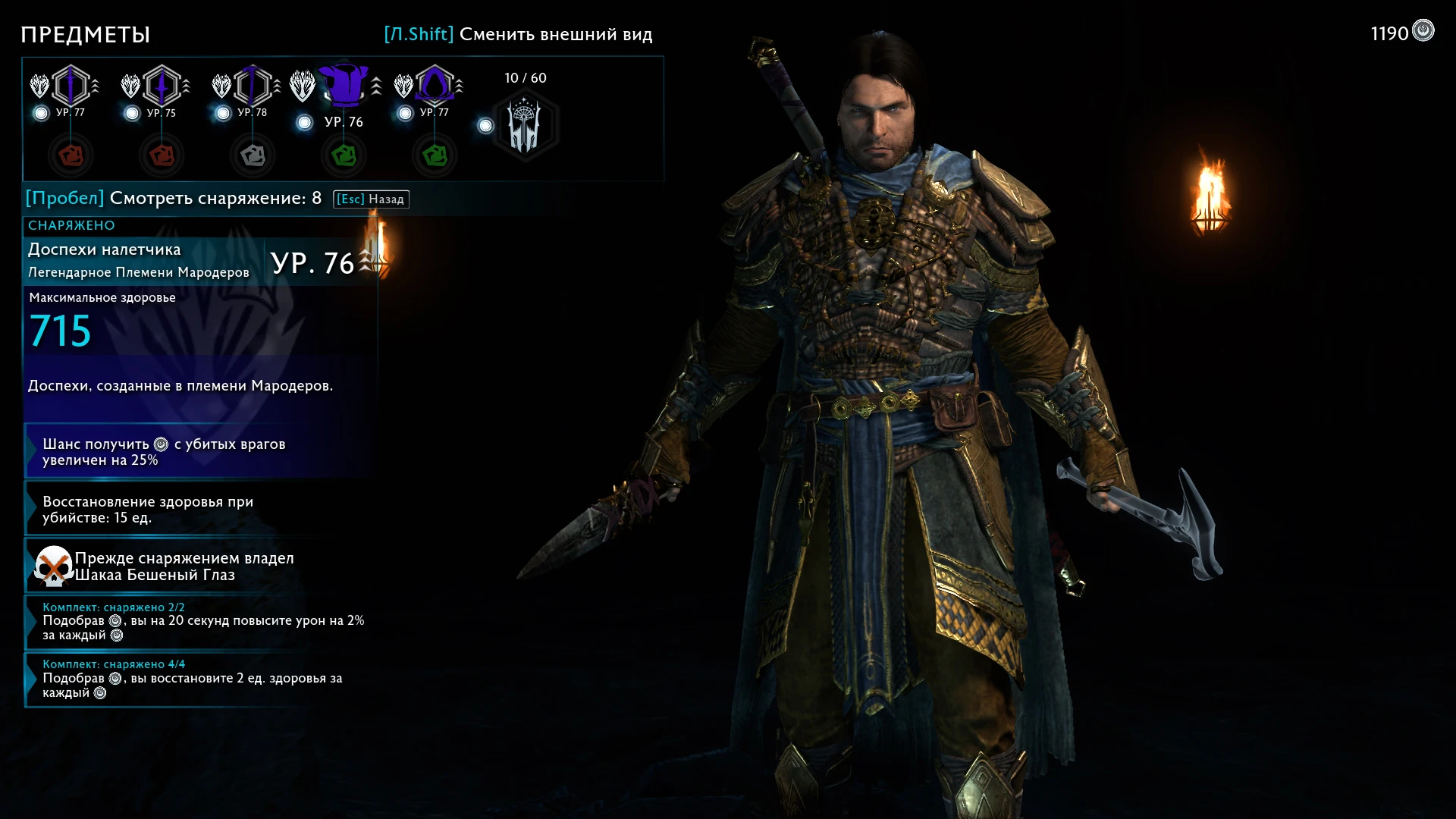Open the followers slot showing 10 / 60

(525, 125)
